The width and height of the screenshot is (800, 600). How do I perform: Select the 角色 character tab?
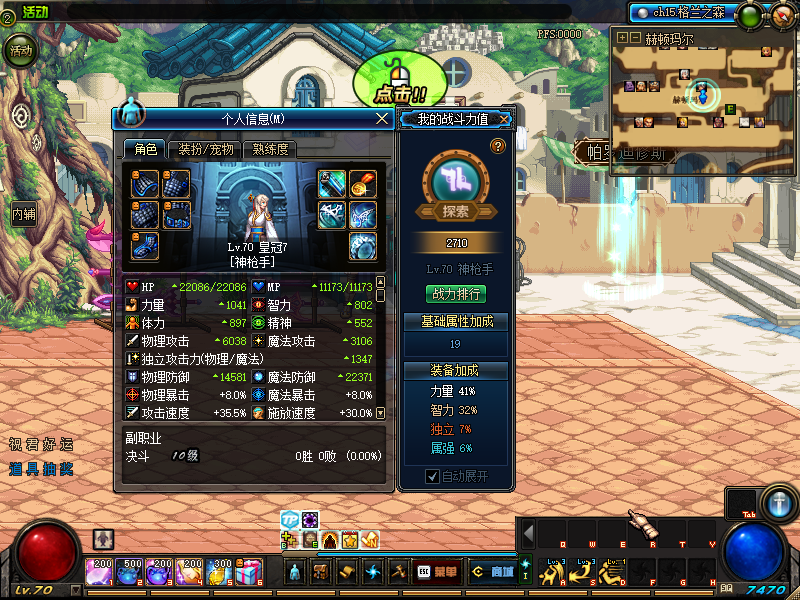145,149
